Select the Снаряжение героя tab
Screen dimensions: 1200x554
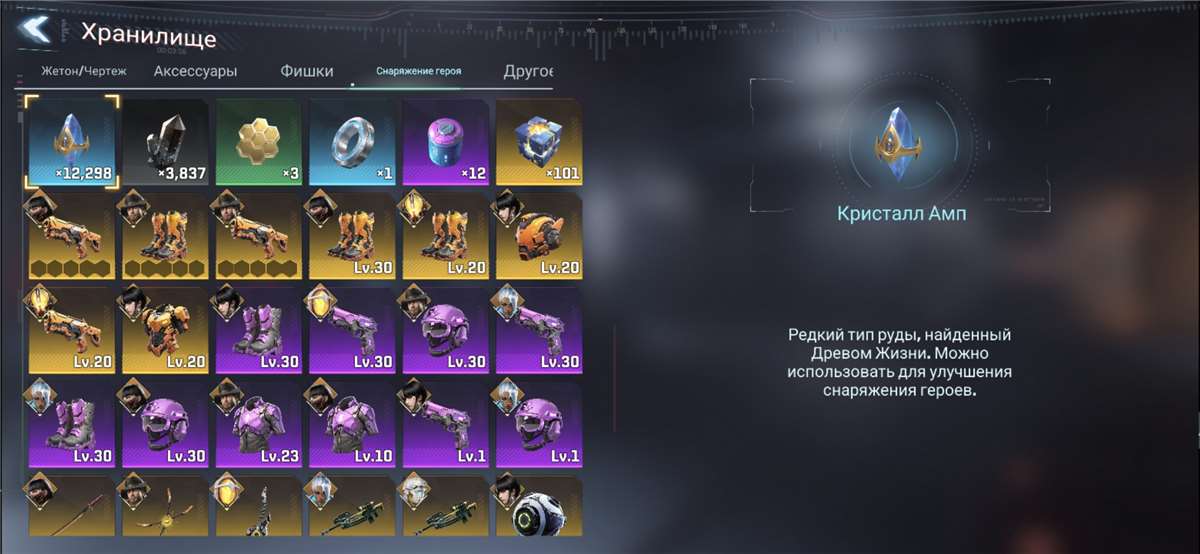pos(418,72)
